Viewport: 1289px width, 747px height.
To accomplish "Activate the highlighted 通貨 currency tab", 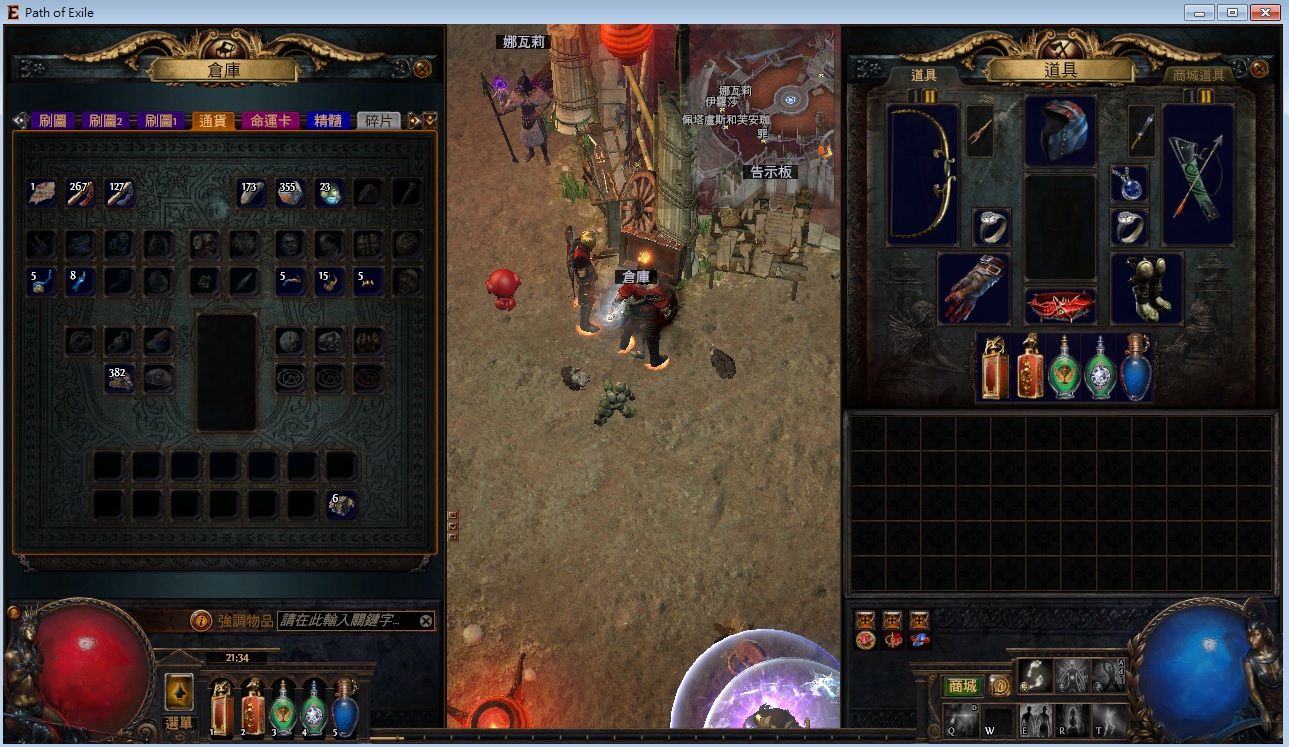I will 213,119.
